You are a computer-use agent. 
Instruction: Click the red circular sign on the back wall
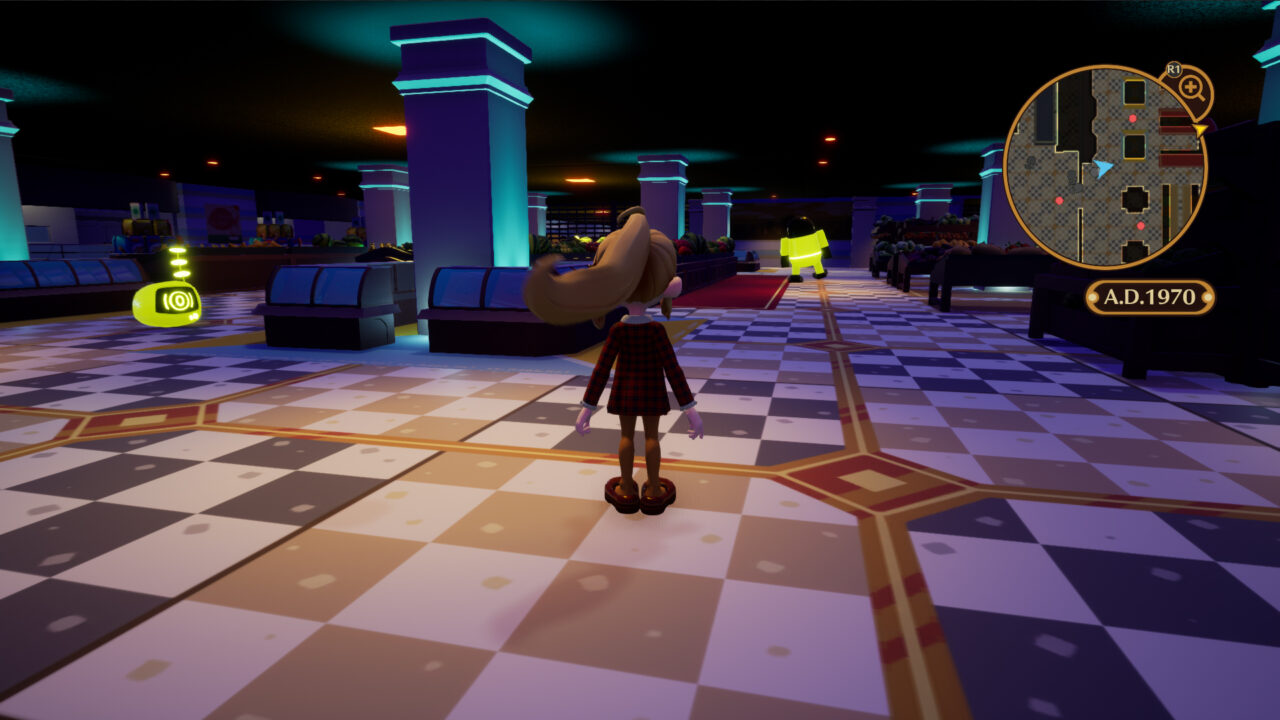tap(224, 219)
